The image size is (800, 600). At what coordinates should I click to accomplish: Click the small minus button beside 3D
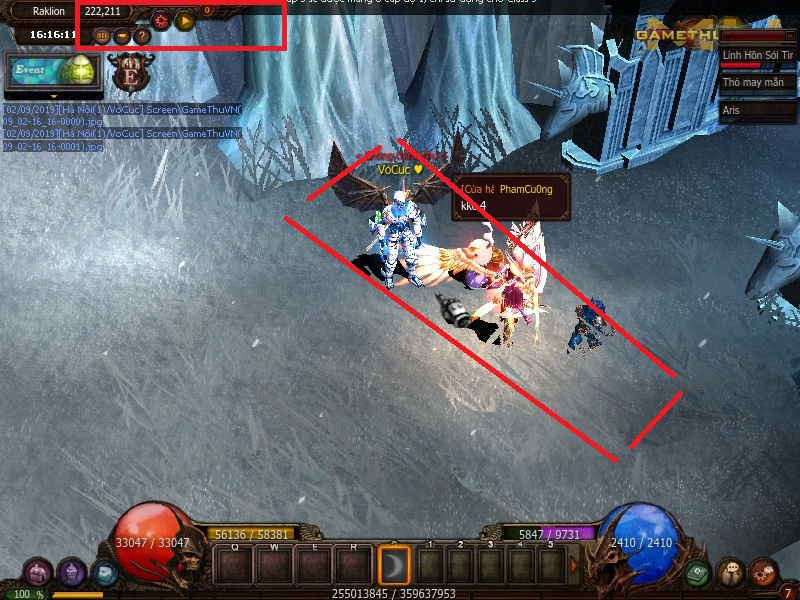[122, 36]
